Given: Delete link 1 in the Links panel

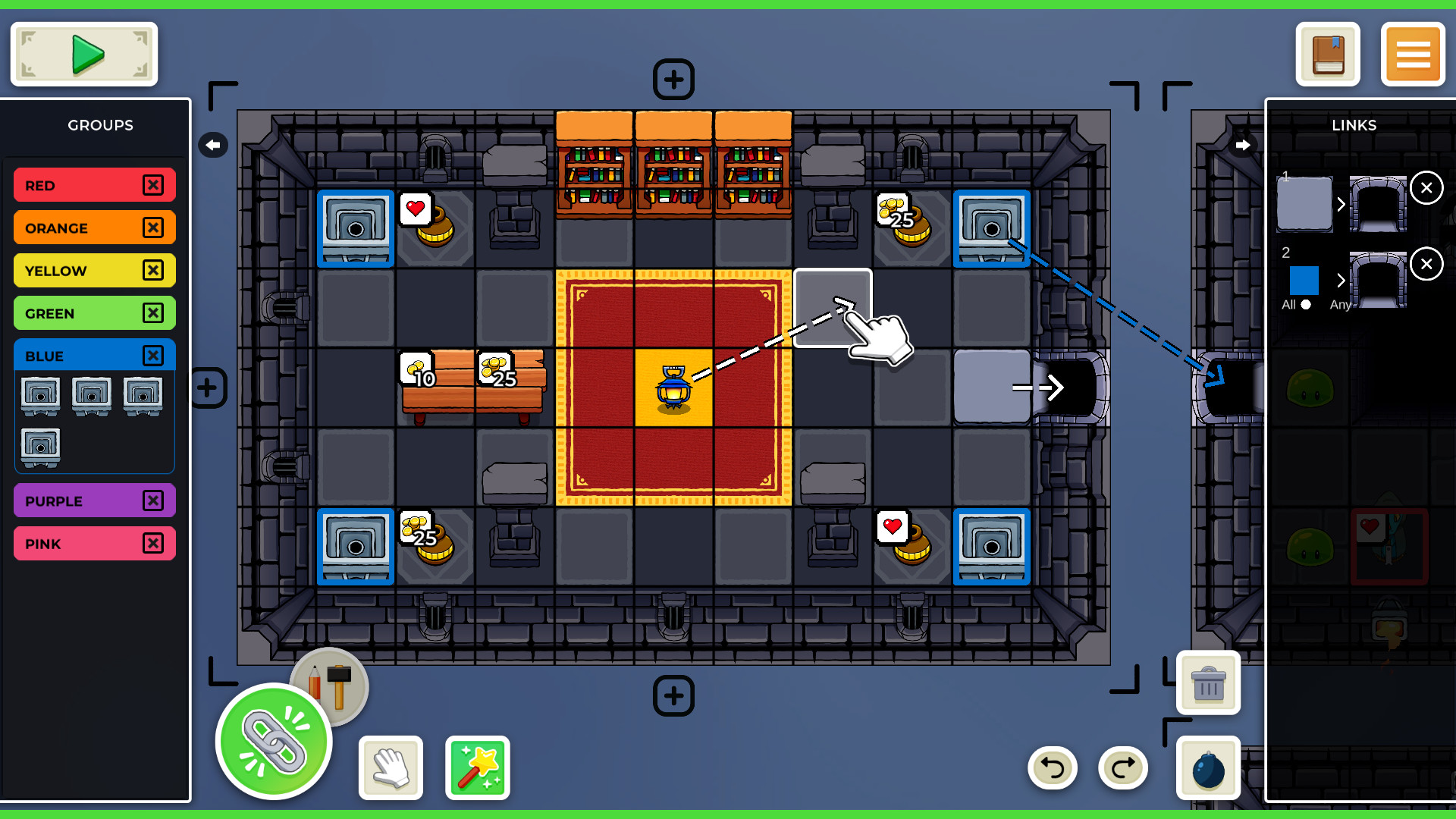Looking at the screenshot, I should 1427,188.
